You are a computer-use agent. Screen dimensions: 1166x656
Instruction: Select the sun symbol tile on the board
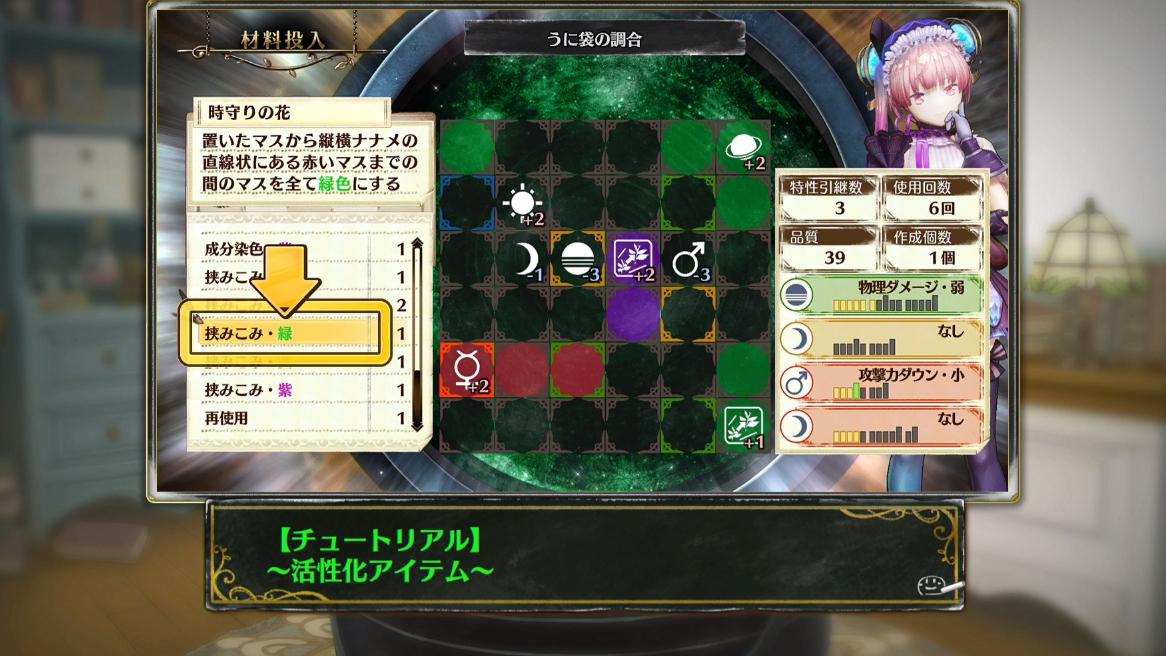tap(522, 203)
